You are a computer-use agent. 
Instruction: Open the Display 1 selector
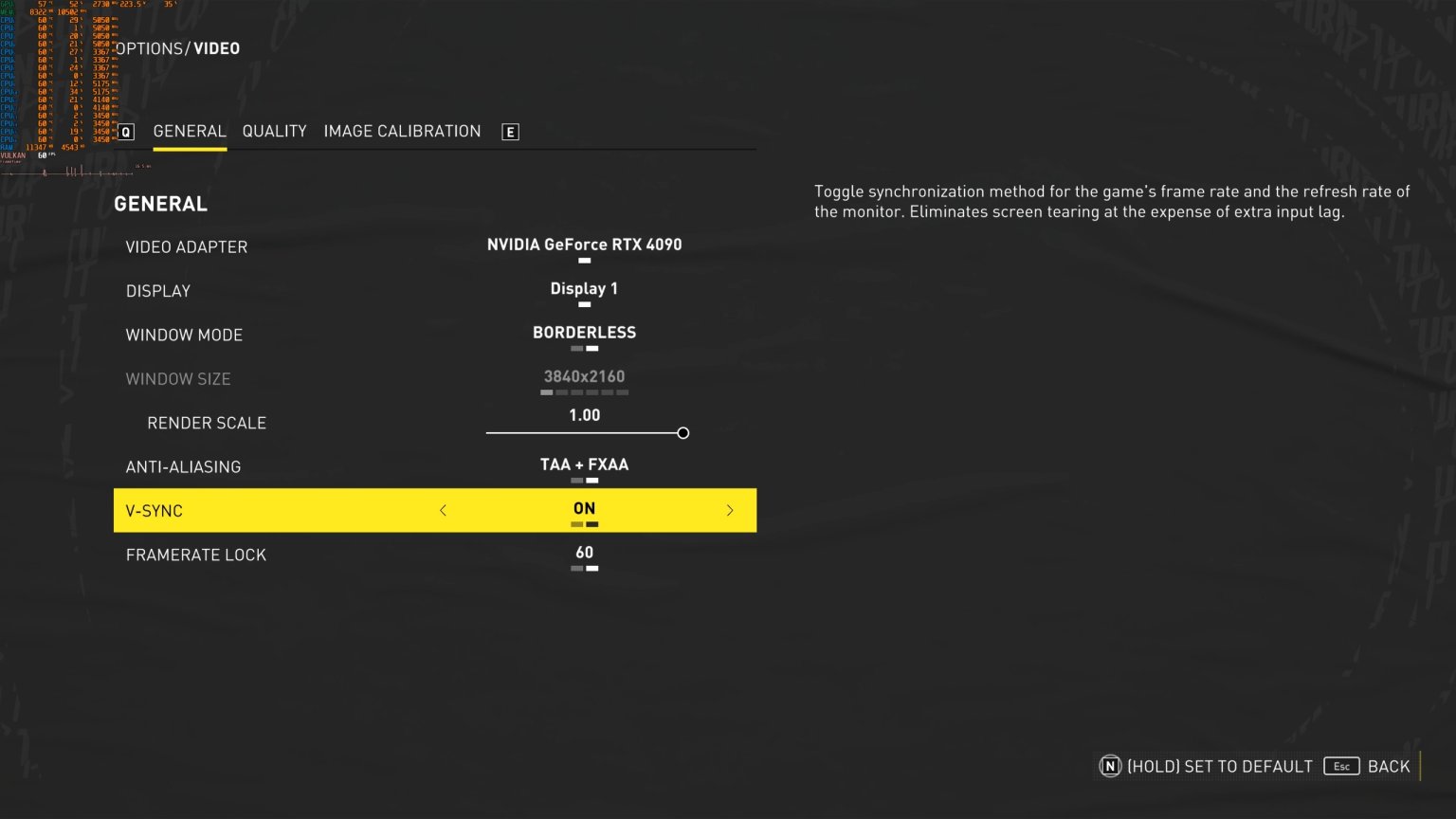click(x=584, y=288)
